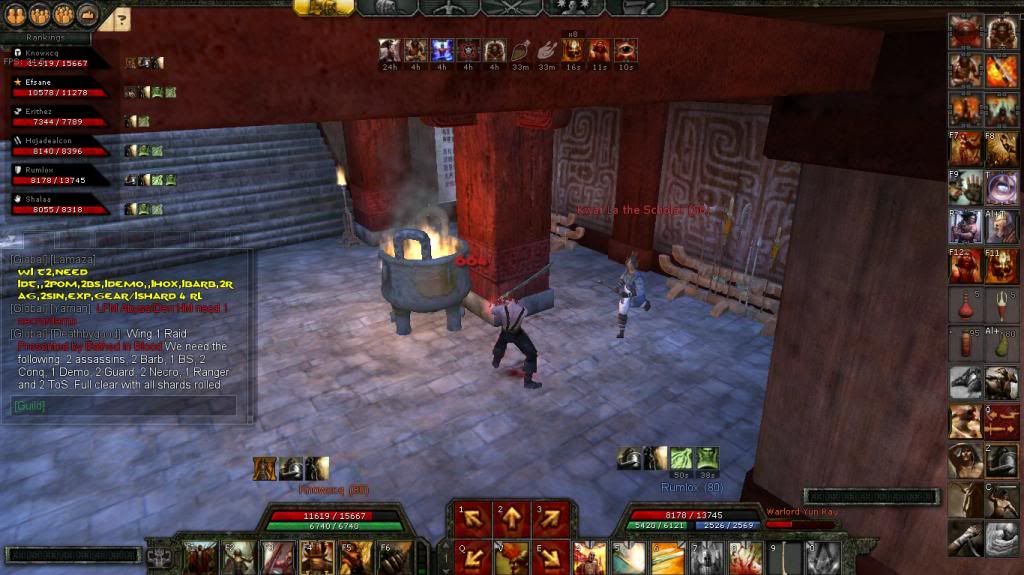1024x575 pixels.
Task: Select raid member Efsane's frame
Action: coord(60,87)
